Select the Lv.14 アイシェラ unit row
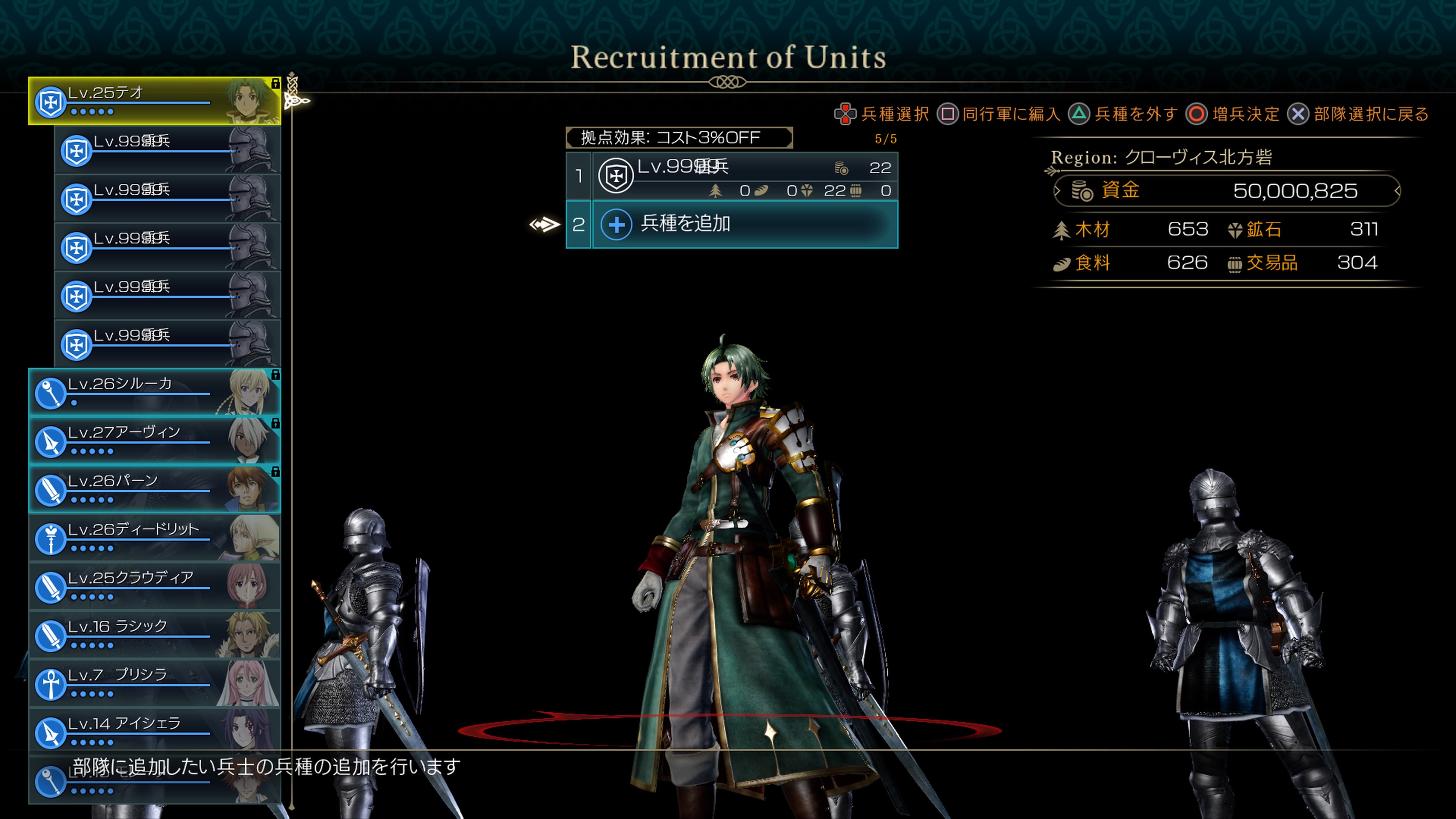 [x=154, y=733]
